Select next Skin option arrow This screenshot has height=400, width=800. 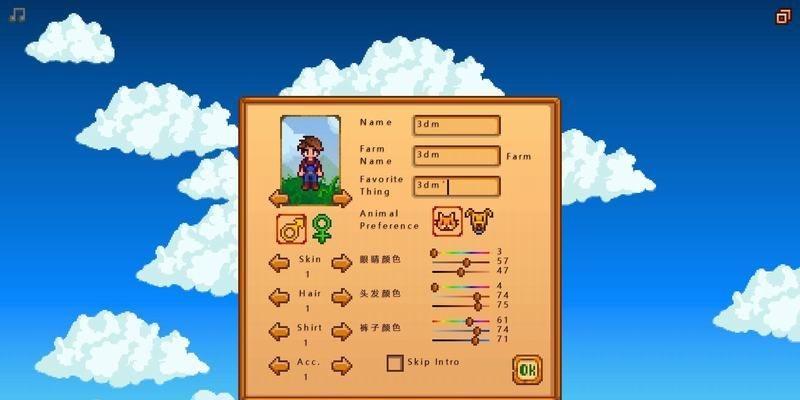(x=342, y=264)
